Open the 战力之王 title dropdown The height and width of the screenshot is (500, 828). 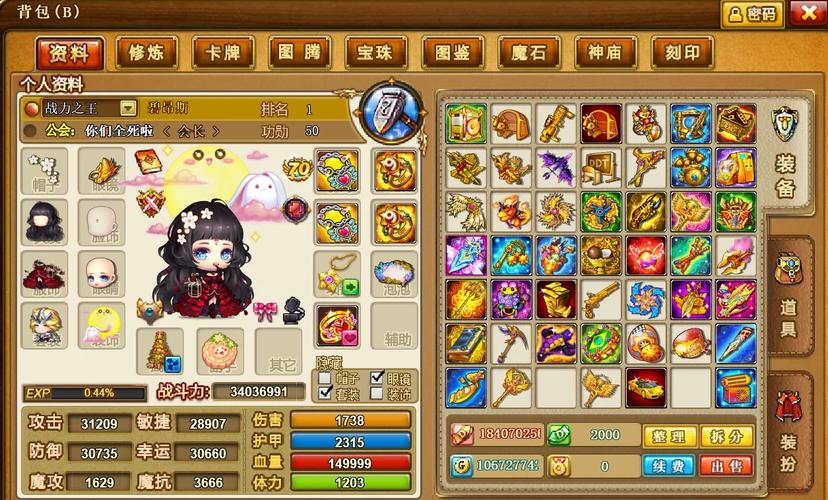click(x=128, y=108)
